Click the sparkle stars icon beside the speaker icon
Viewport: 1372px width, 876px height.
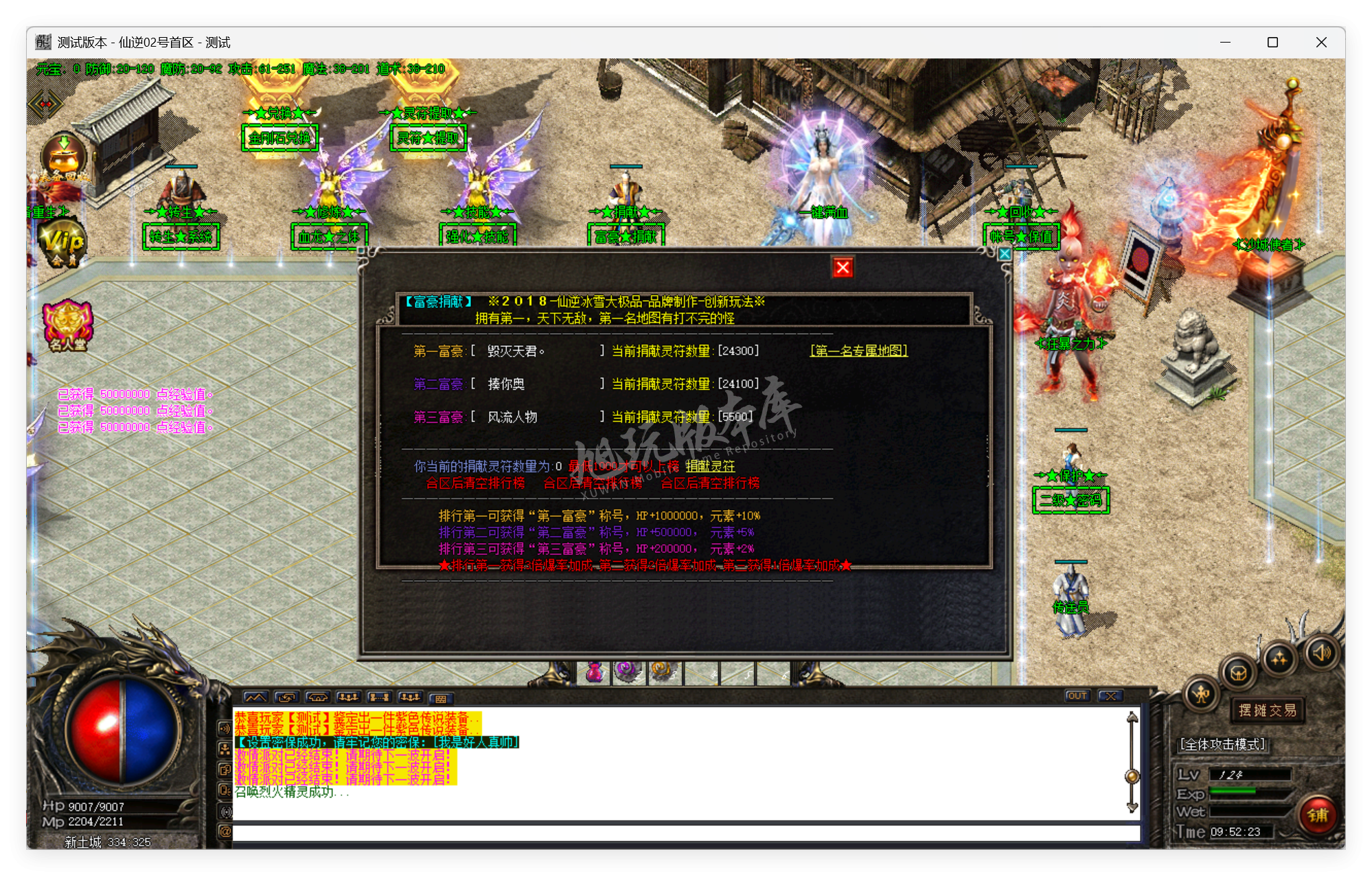point(1279,658)
